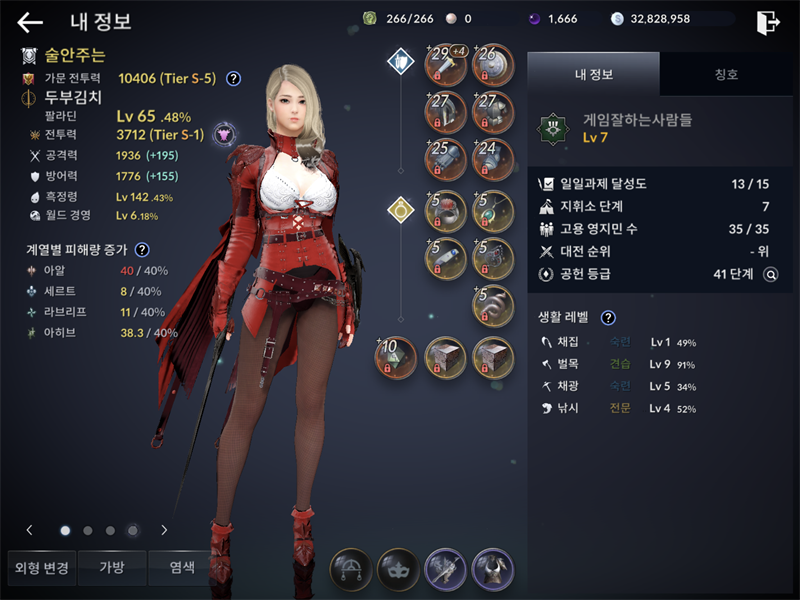Exit via the door icon button
Screen dimensions: 800x600
[x=768, y=23]
